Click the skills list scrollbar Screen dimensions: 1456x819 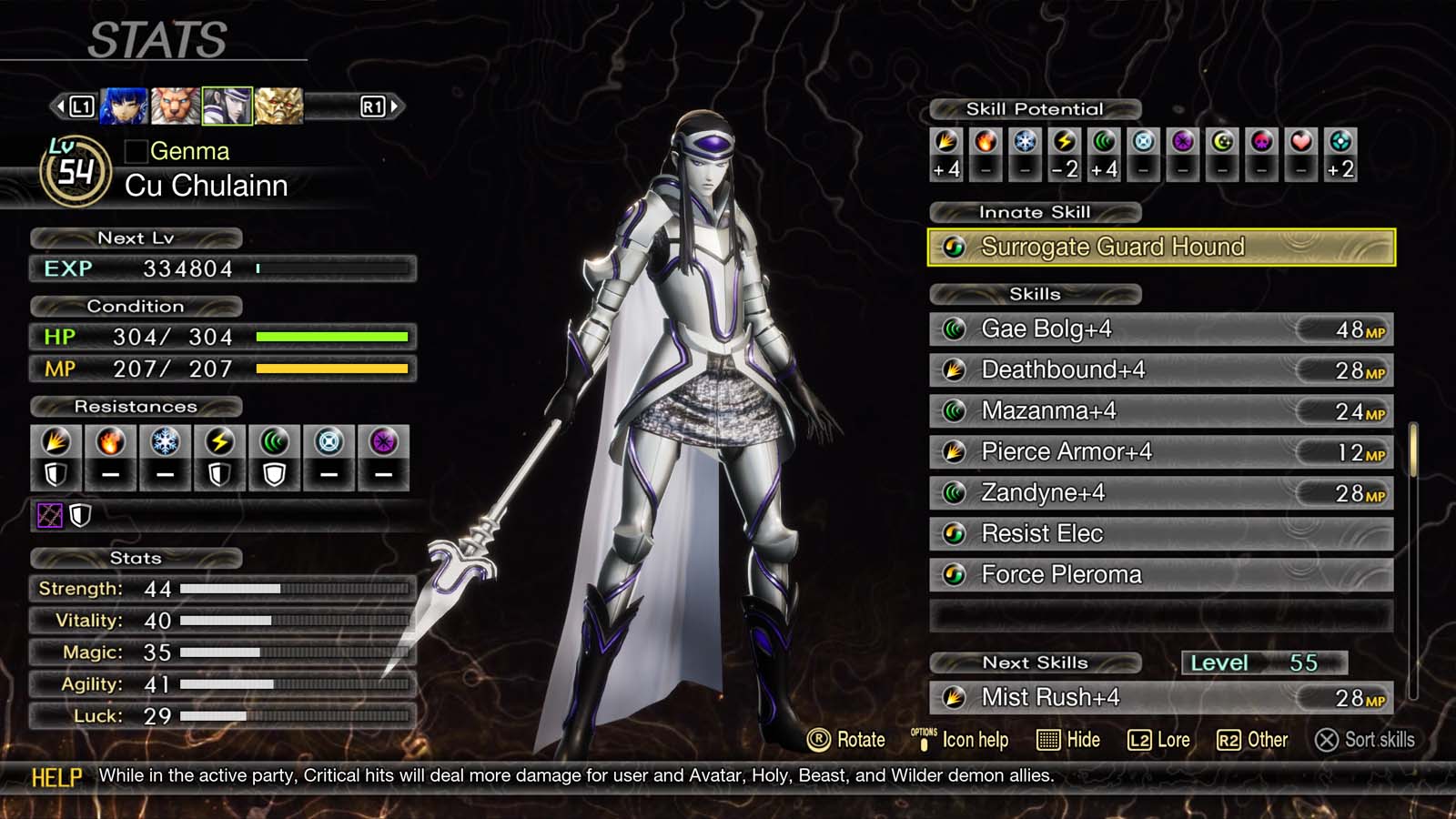tap(1413, 450)
